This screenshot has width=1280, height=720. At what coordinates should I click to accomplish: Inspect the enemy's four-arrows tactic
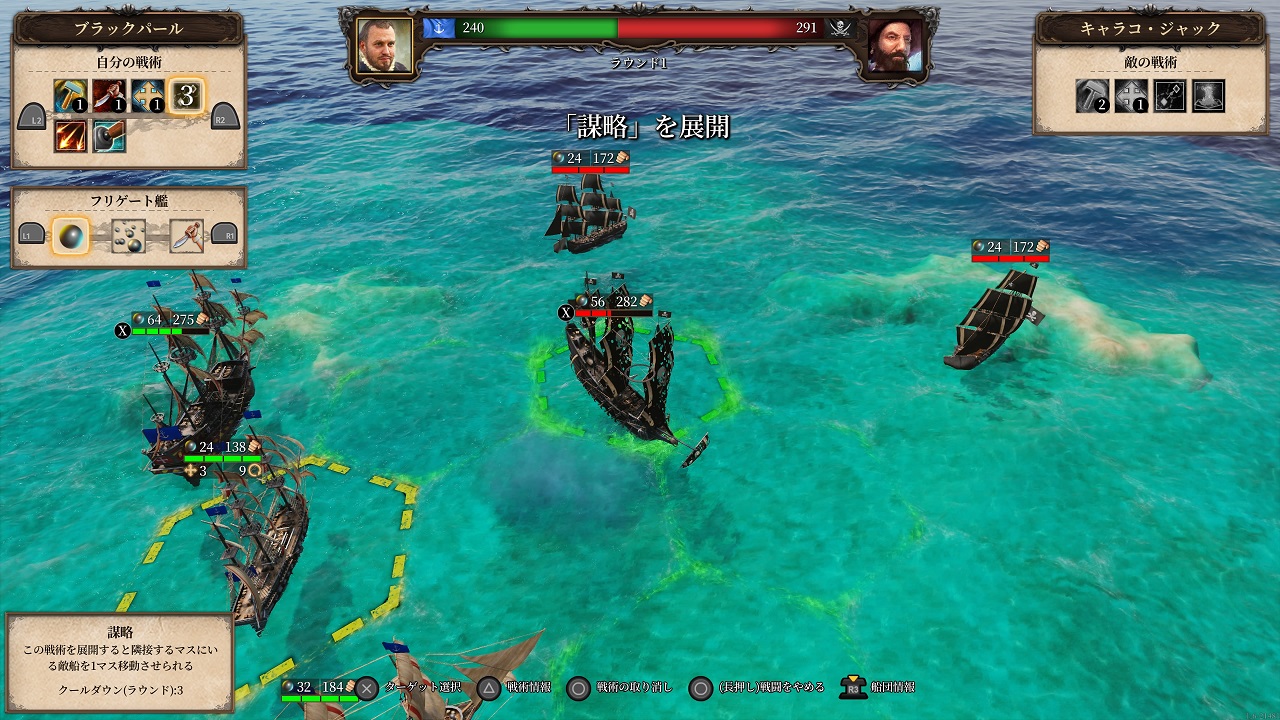click(1131, 96)
